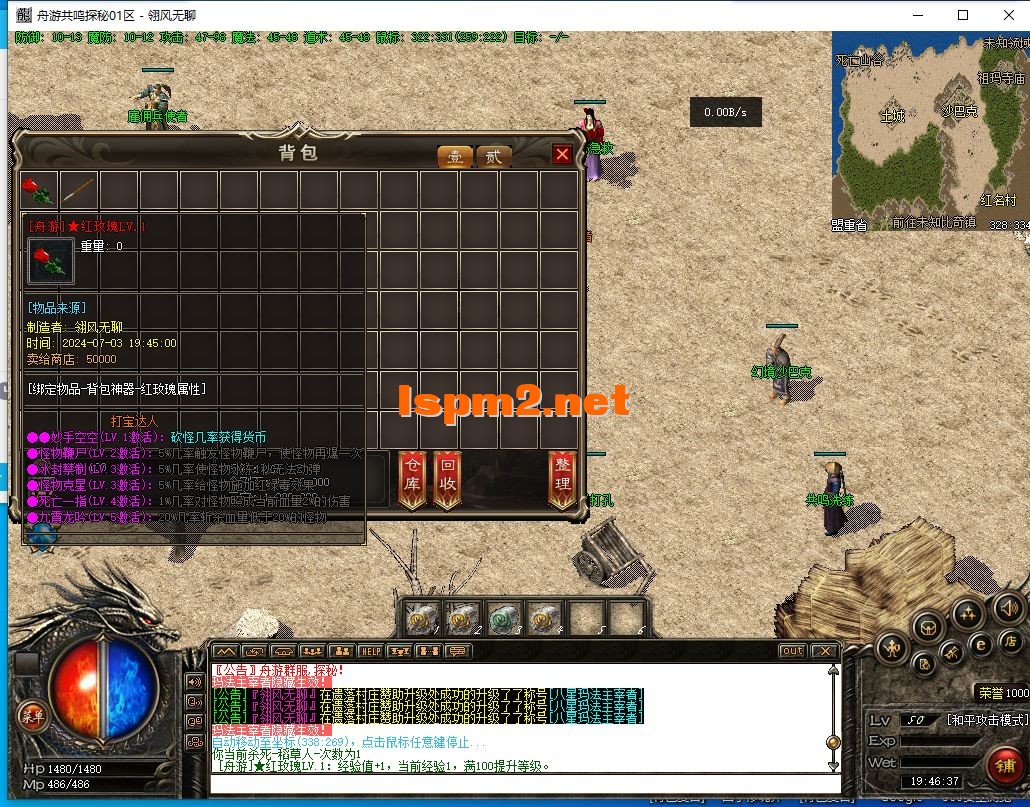Toggle sound with the speaker icon
The image size is (1030, 807).
pos(1009,606)
